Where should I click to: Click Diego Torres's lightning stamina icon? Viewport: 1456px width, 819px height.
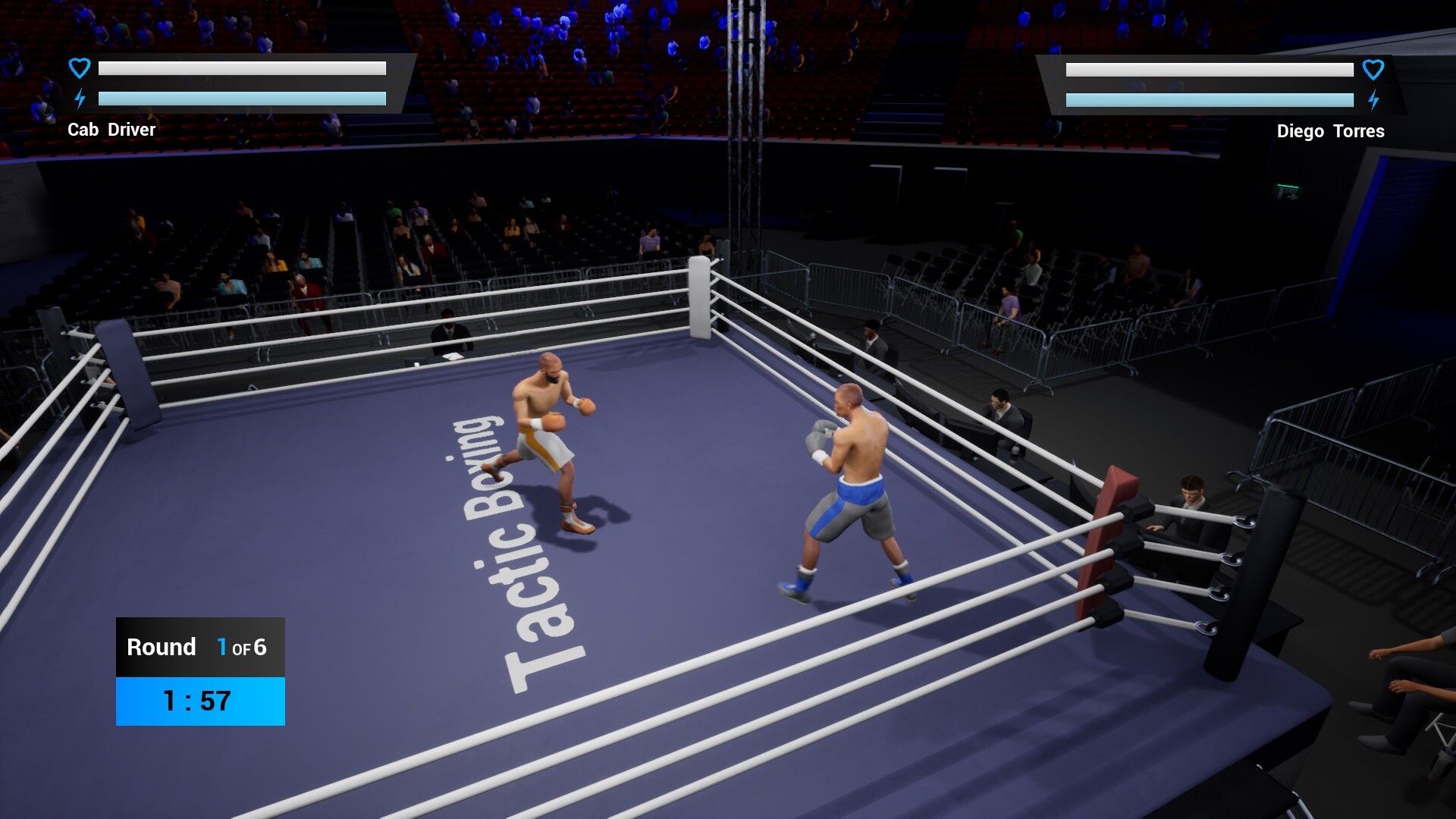tap(1375, 98)
